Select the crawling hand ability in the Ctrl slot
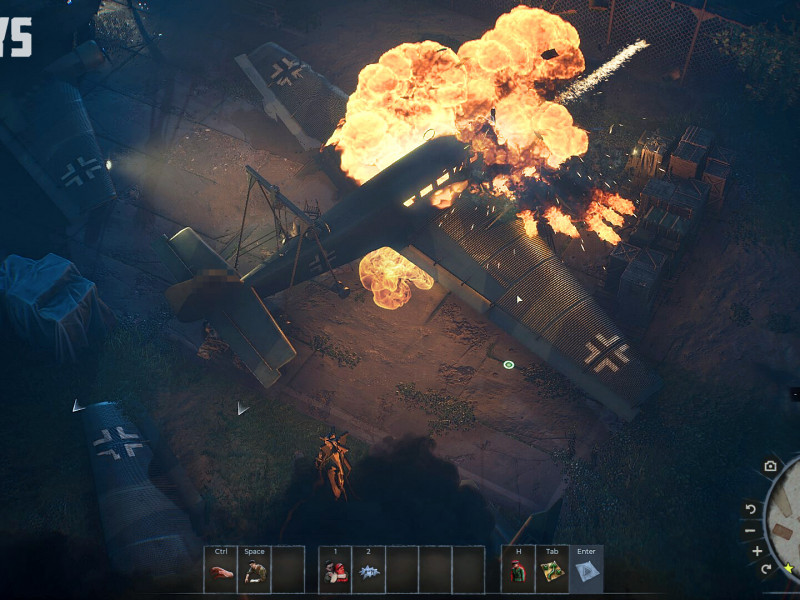Screen dimensions: 800x600 click(x=221, y=572)
